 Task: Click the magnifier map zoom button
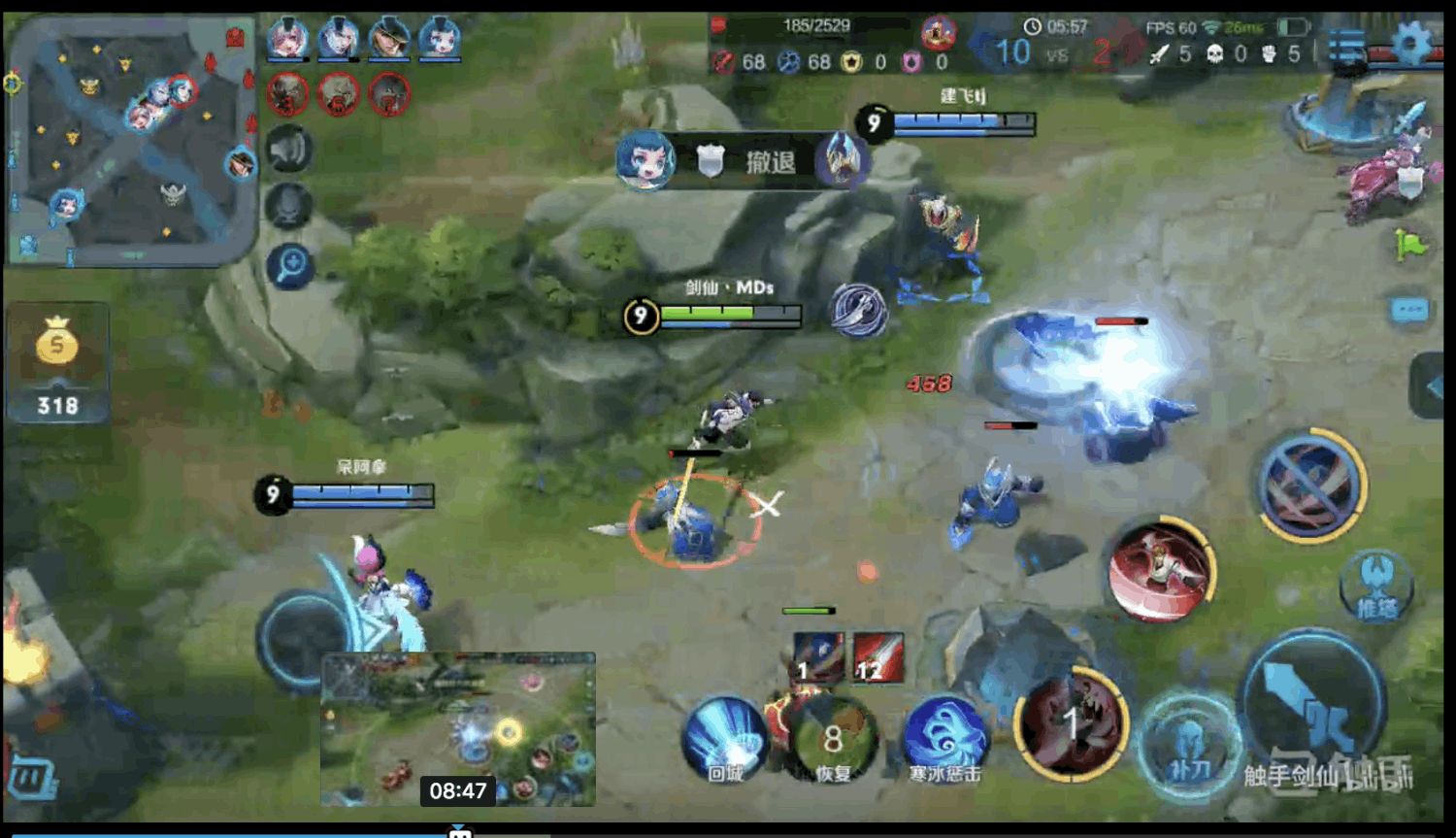click(289, 266)
